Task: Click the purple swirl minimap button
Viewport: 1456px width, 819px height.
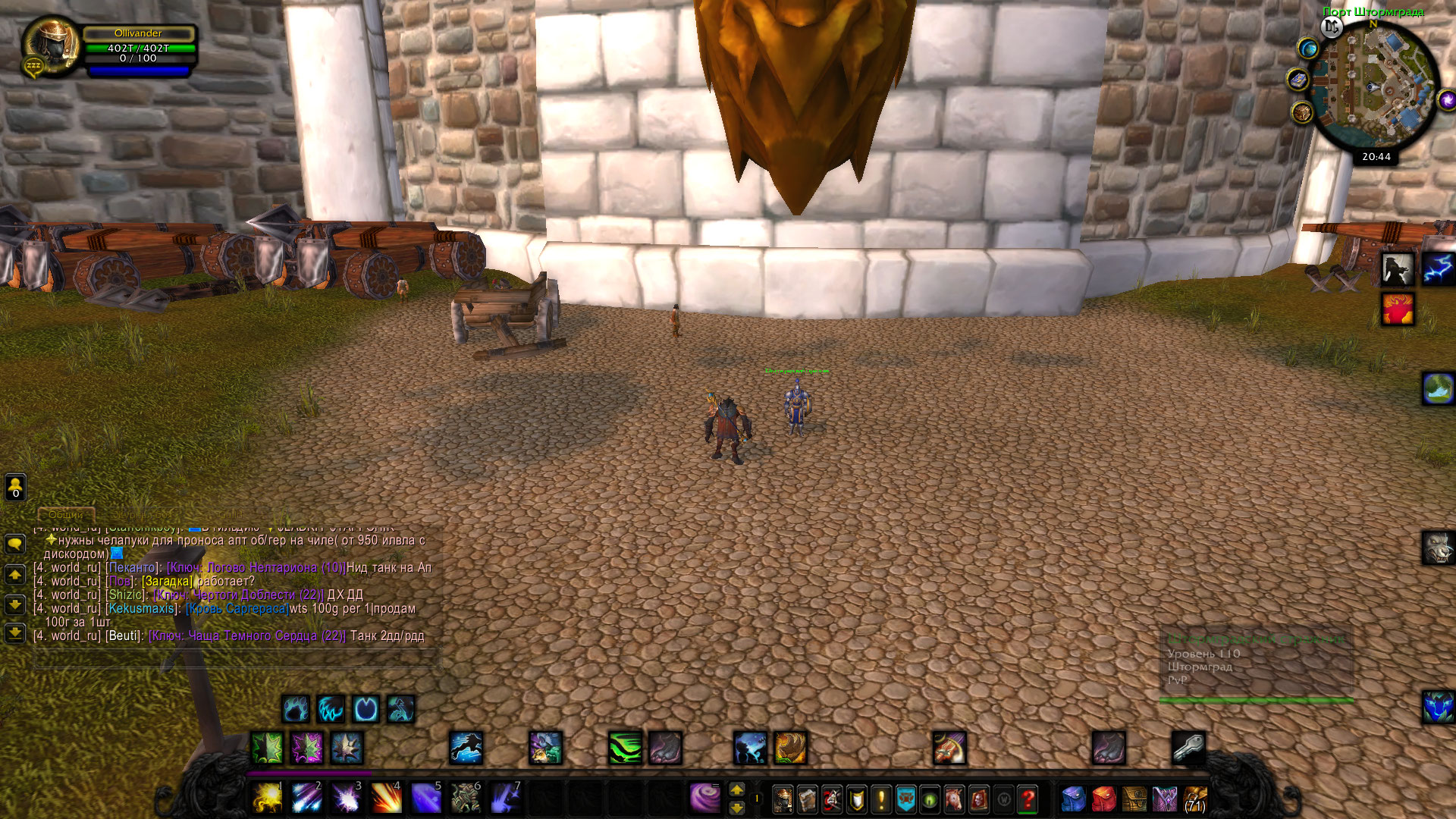Action: 1447,99
